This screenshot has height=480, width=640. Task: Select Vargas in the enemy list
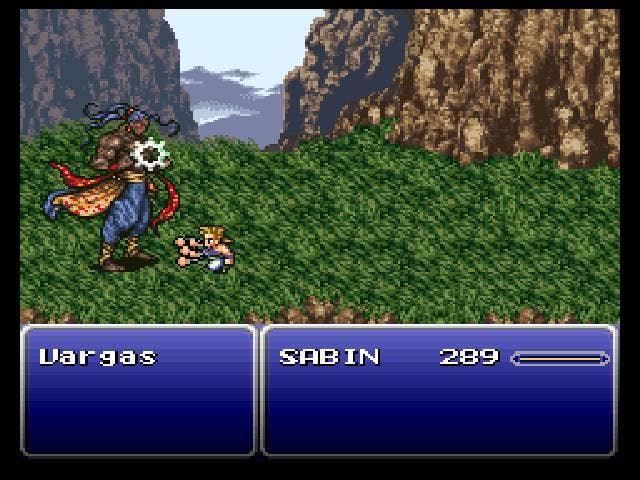pos(98,357)
